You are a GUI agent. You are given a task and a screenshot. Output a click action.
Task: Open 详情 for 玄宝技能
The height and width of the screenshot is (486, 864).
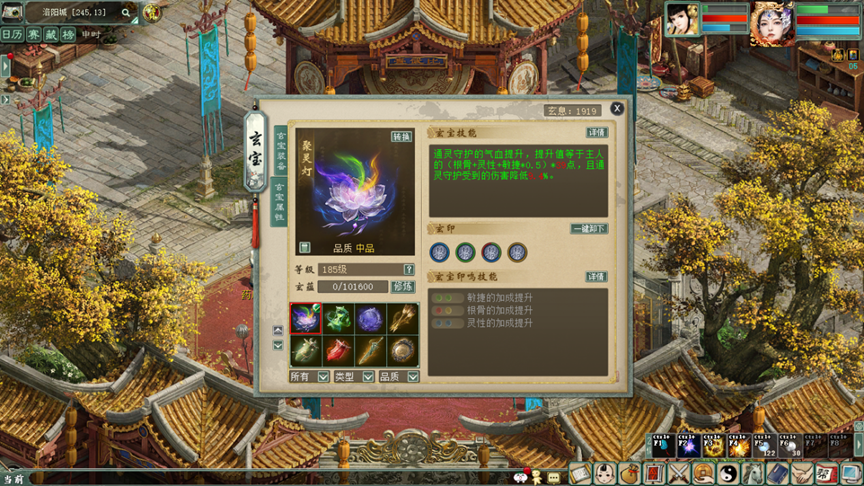[596, 133]
